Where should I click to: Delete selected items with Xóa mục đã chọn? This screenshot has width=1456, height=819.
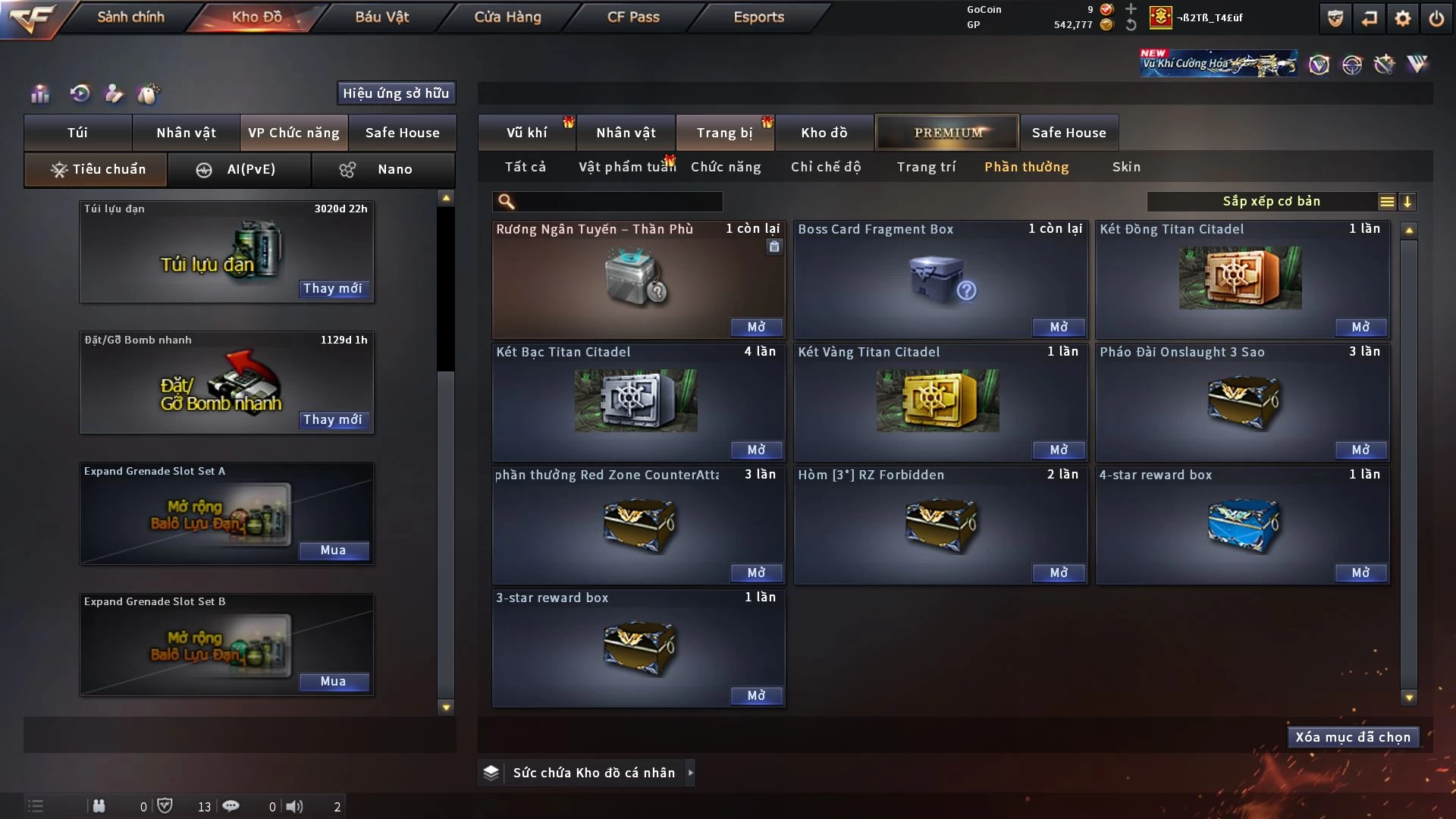[x=1352, y=737]
